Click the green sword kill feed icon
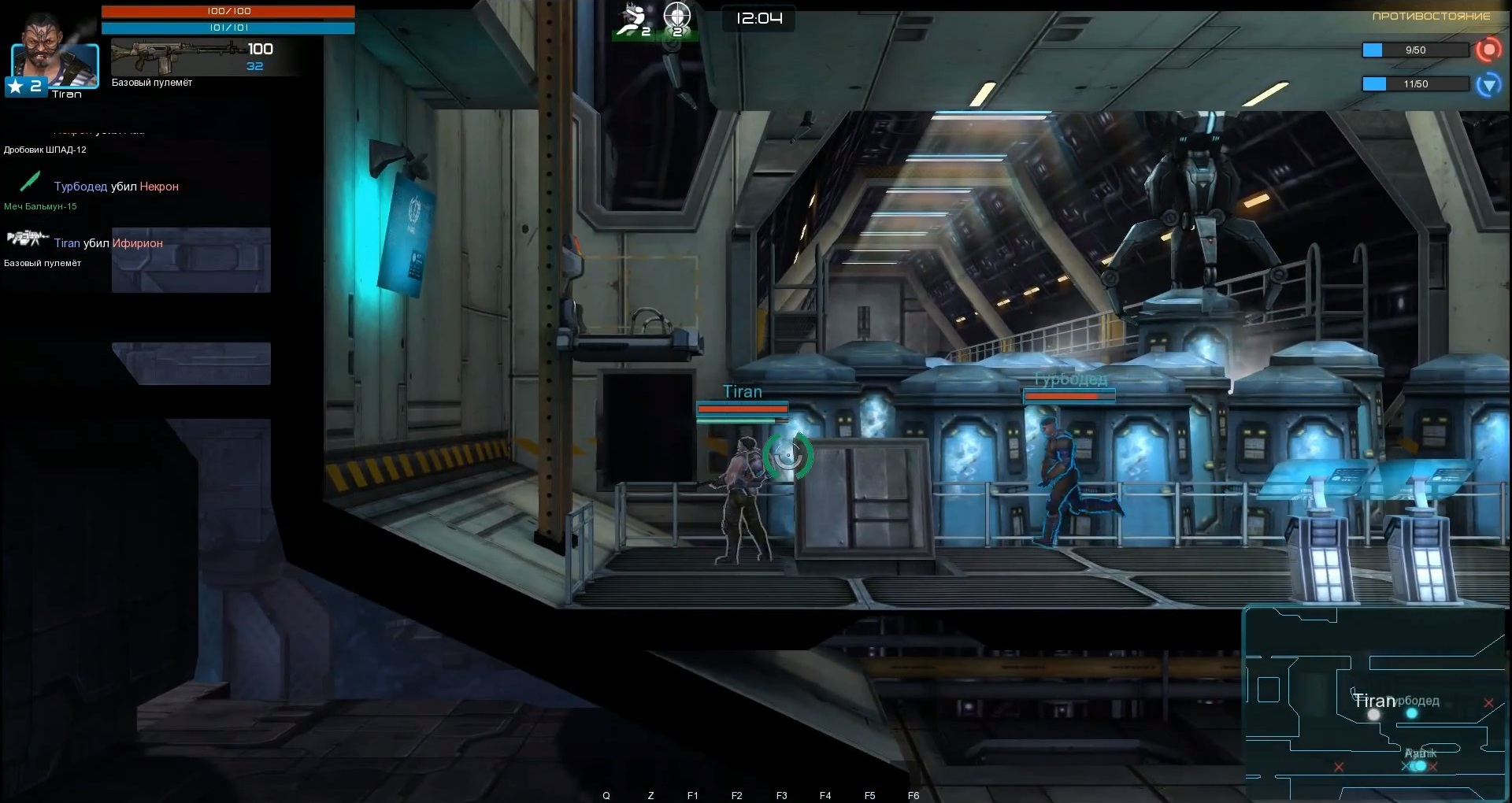 tap(30, 182)
